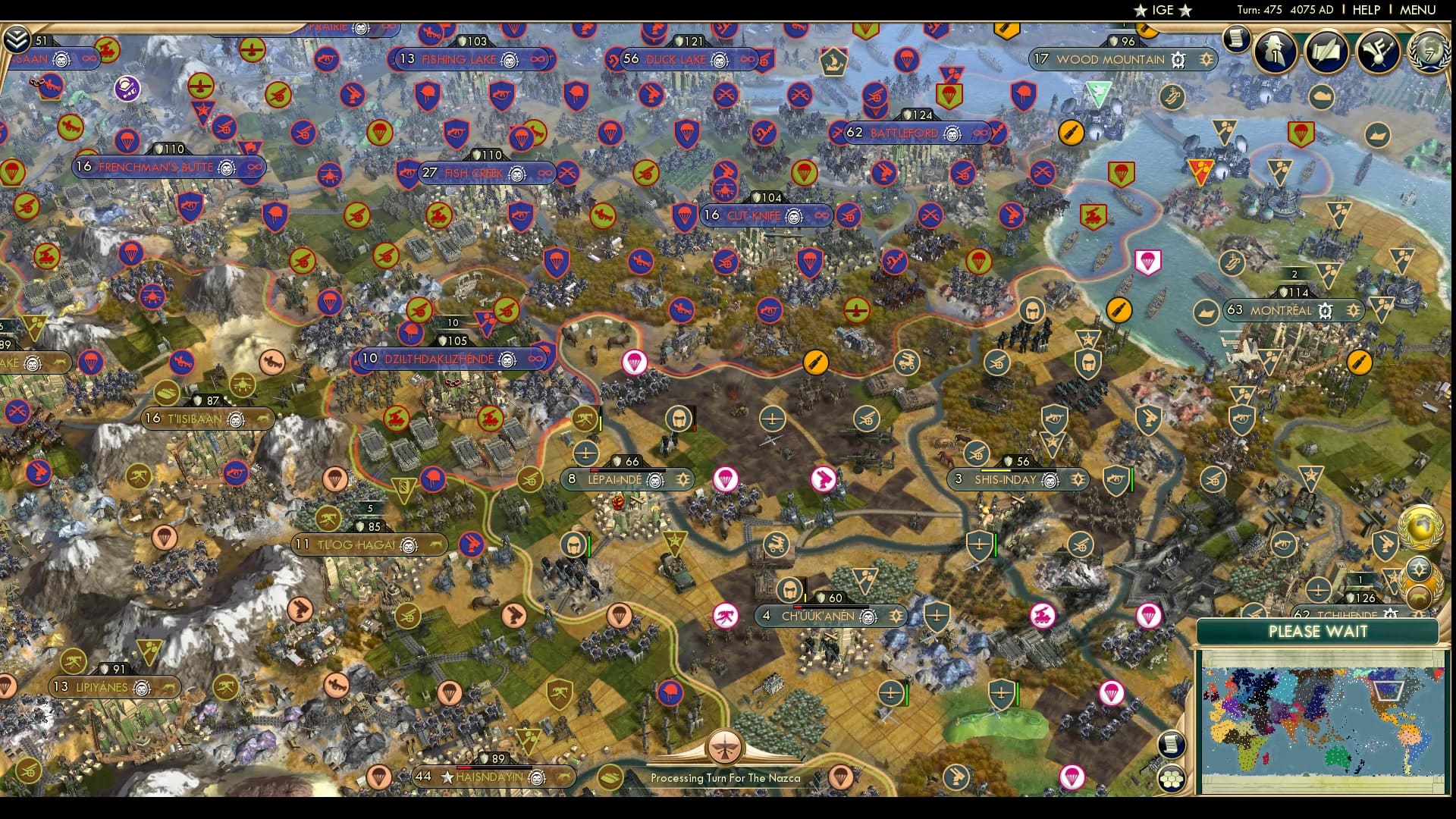Open the Notifications scroll icon at top right
1456x819 pixels.
[1237, 39]
